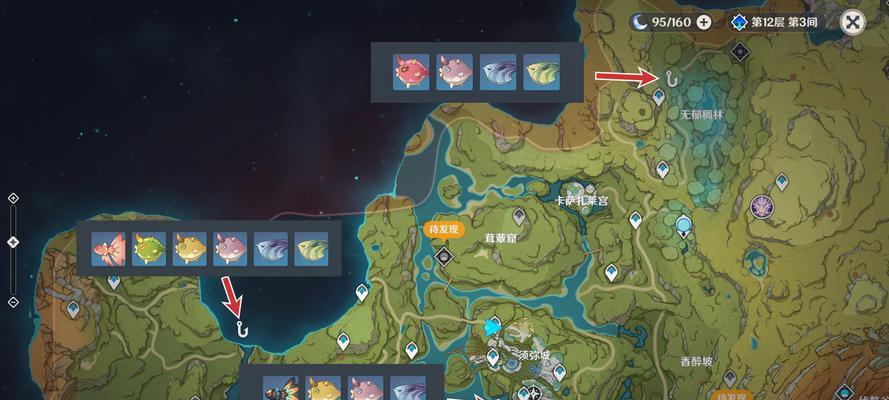Select the grey locked waypoint above 茸蕈窟
Screen dimensions: 889x400
tap(519, 215)
